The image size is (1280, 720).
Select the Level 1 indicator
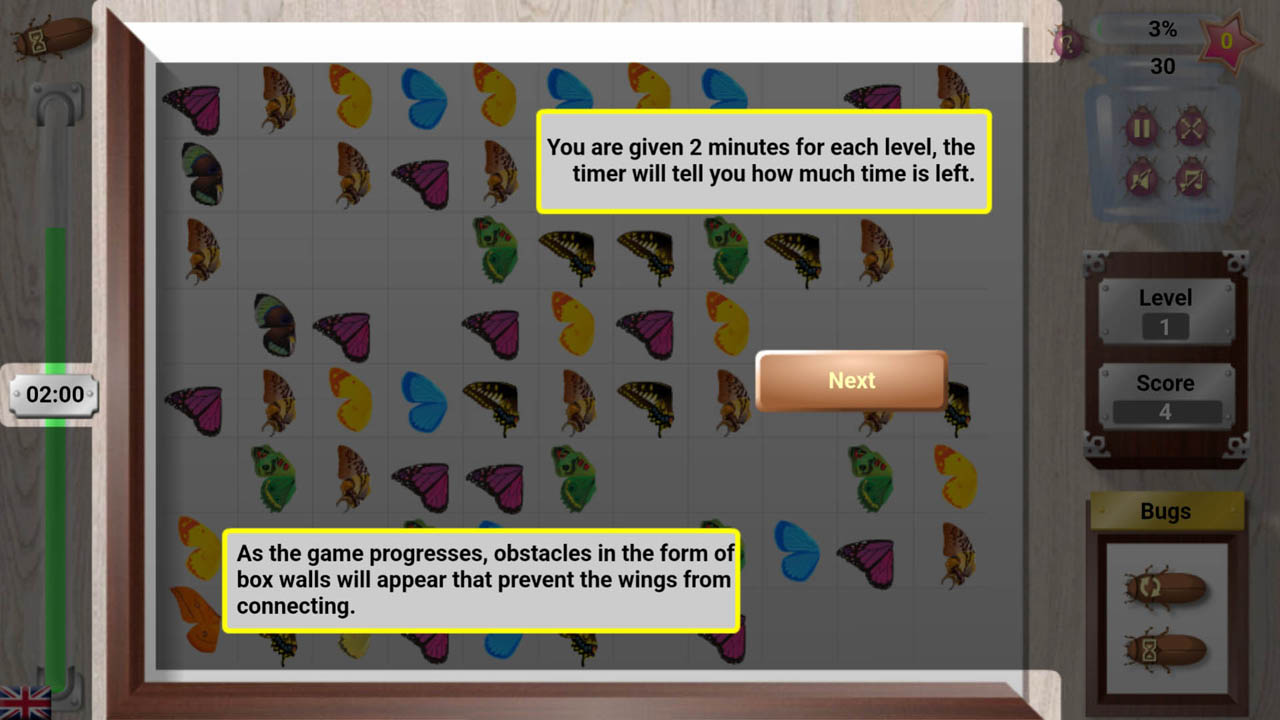[x=1166, y=323]
